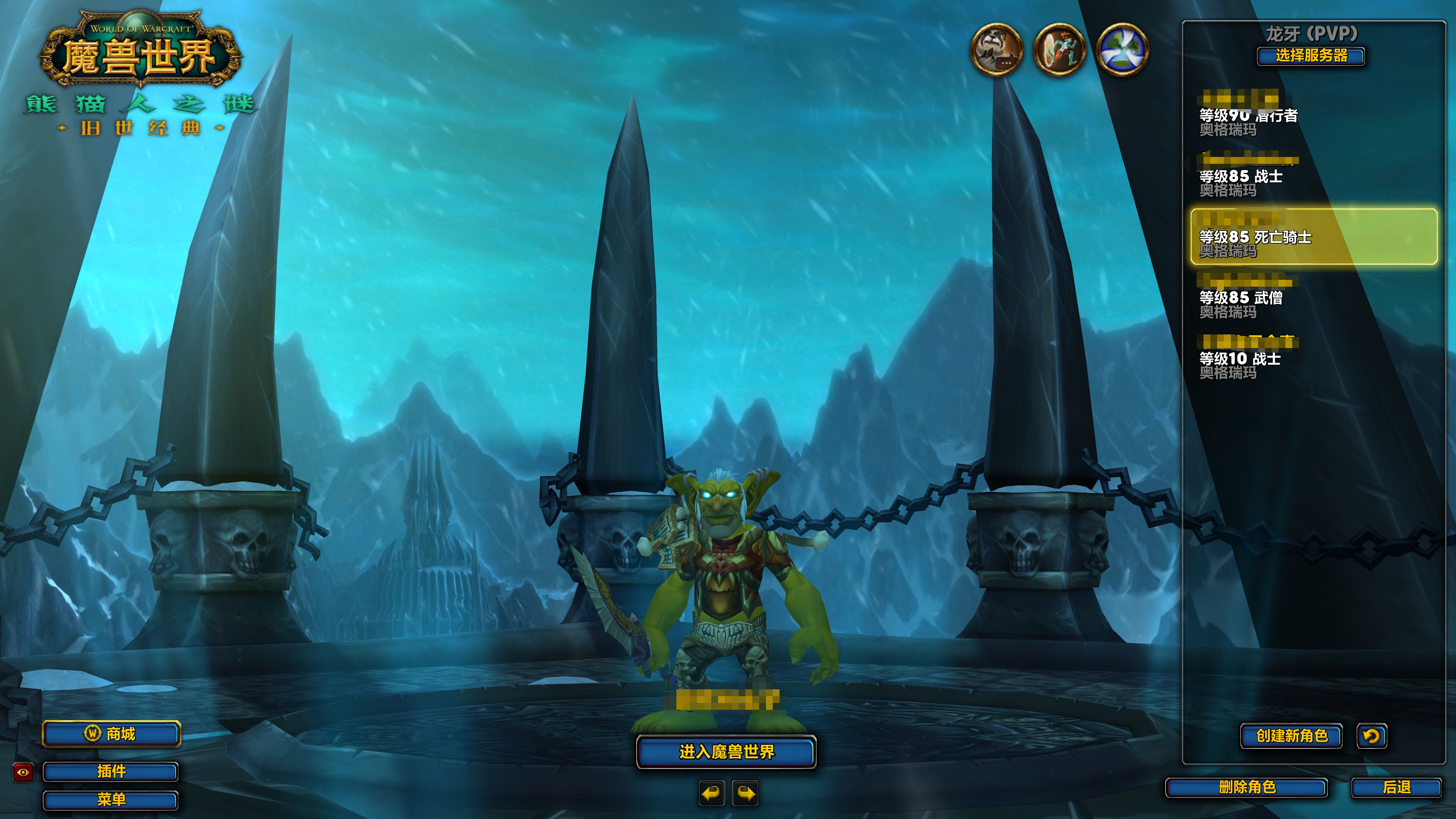
Task: Go back with the 后退 button
Action: click(x=1396, y=788)
